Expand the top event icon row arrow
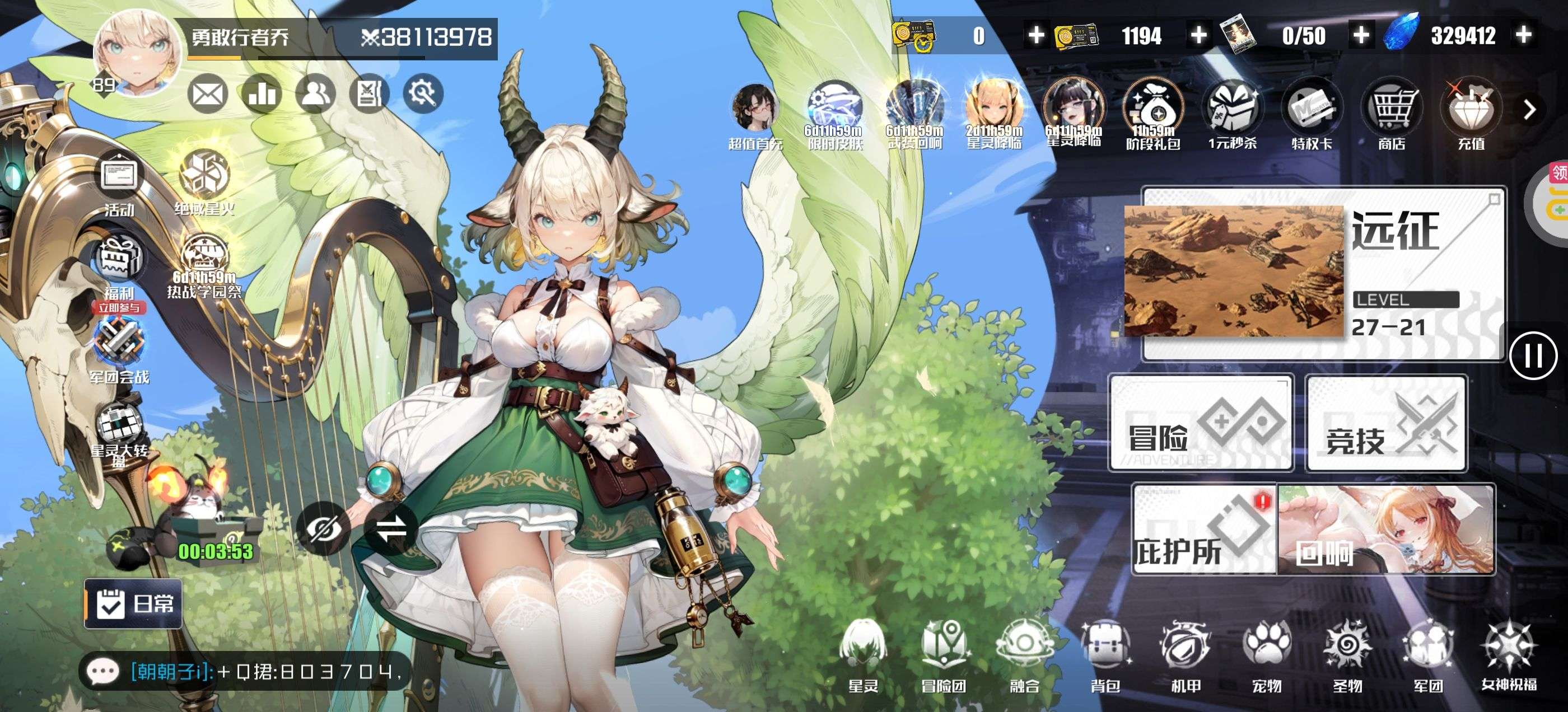This screenshot has height=712, width=1568. point(1530,110)
